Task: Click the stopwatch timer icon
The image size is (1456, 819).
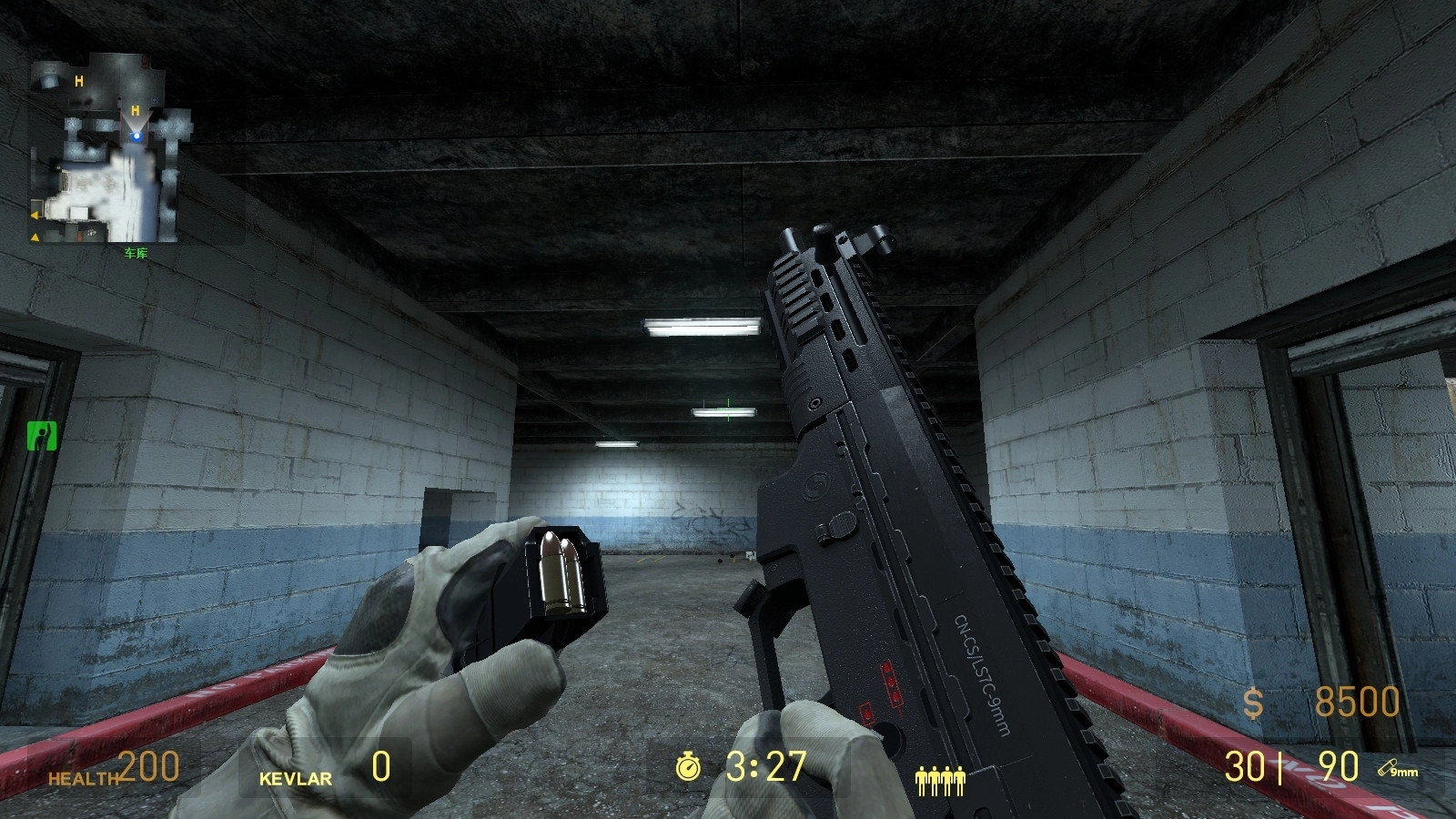Action: 690,765
